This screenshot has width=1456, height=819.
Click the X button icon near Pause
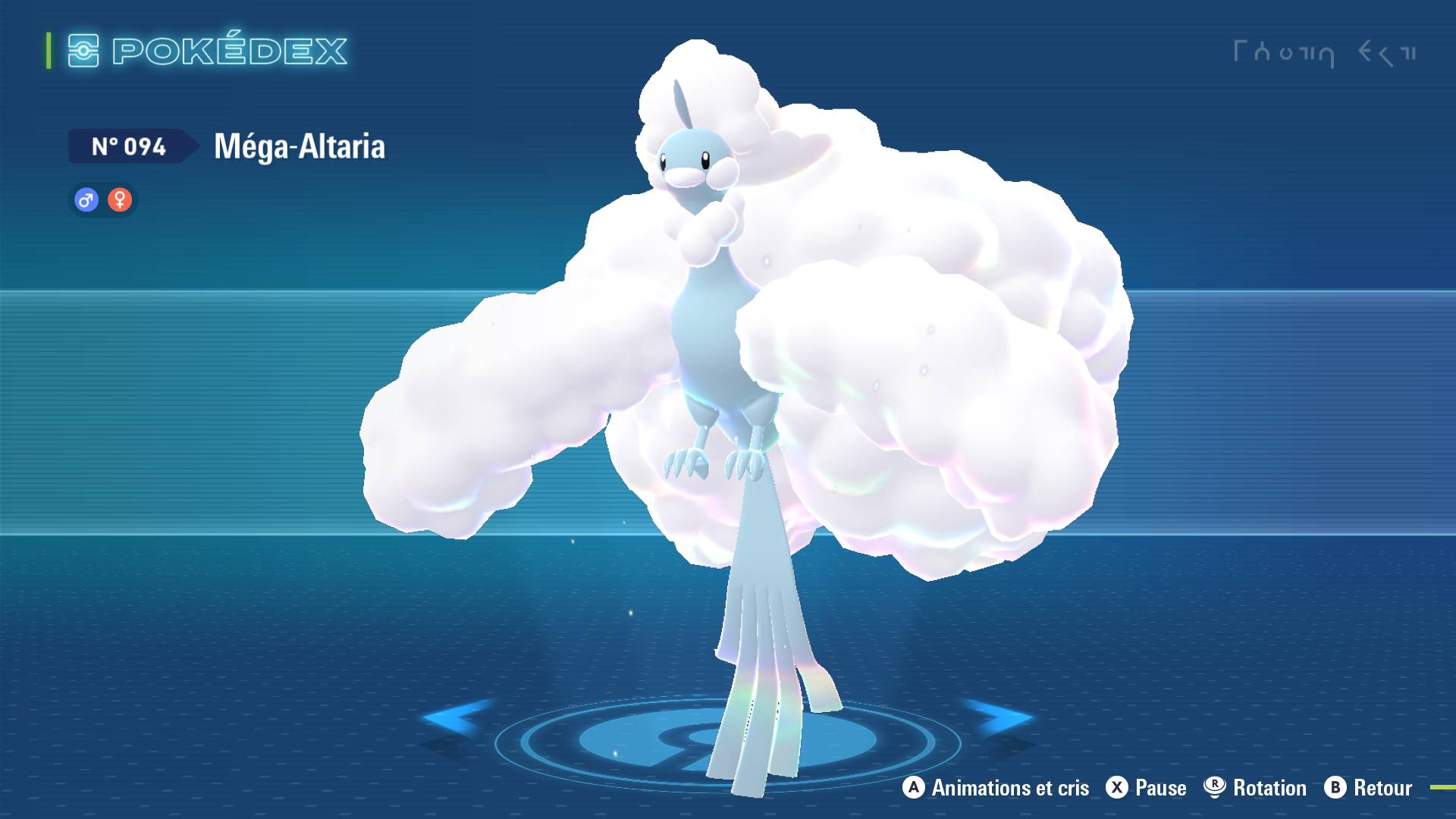click(x=1117, y=788)
